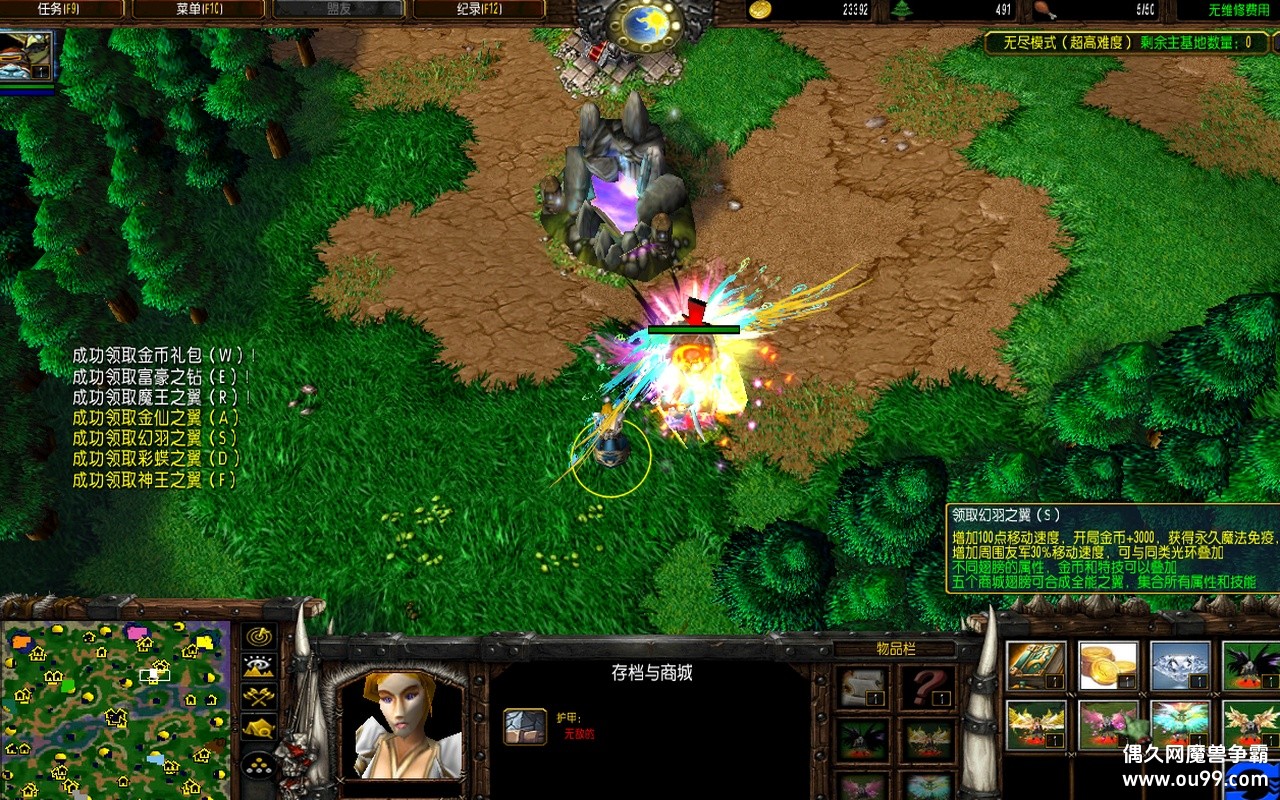
Task: Use the green spellbook command button
Action: pyautogui.click(x=1035, y=666)
